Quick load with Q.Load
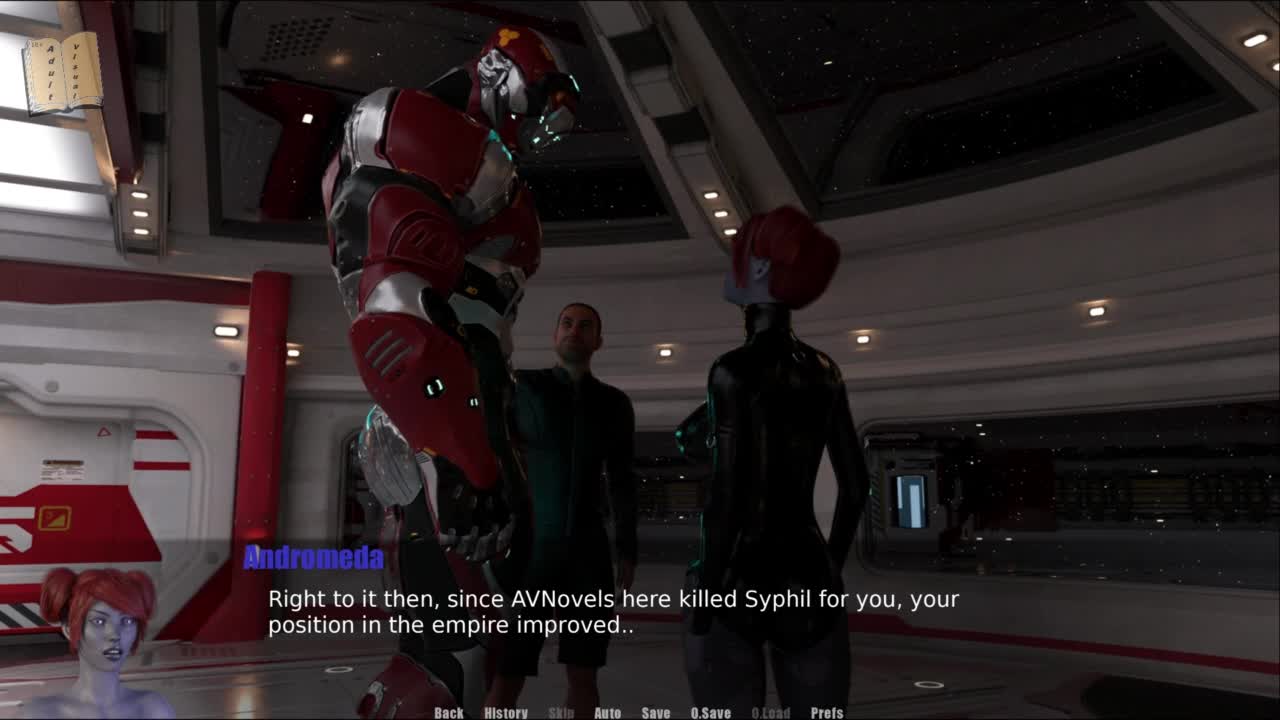This screenshot has height=720, width=1280. click(771, 713)
